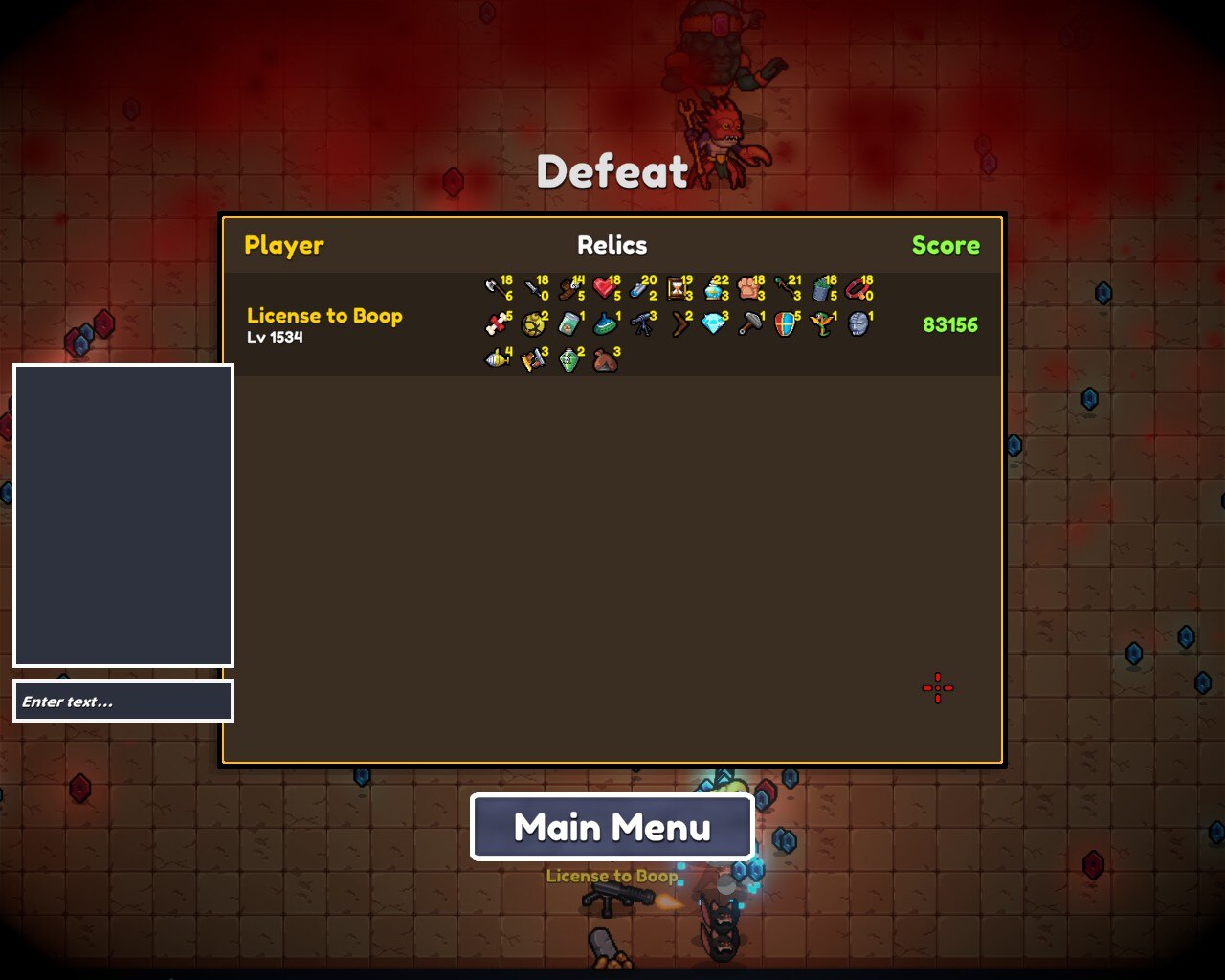Inspect the stone mask relic
Image resolution: width=1225 pixels, height=980 pixels.
pyautogui.click(x=857, y=324)
